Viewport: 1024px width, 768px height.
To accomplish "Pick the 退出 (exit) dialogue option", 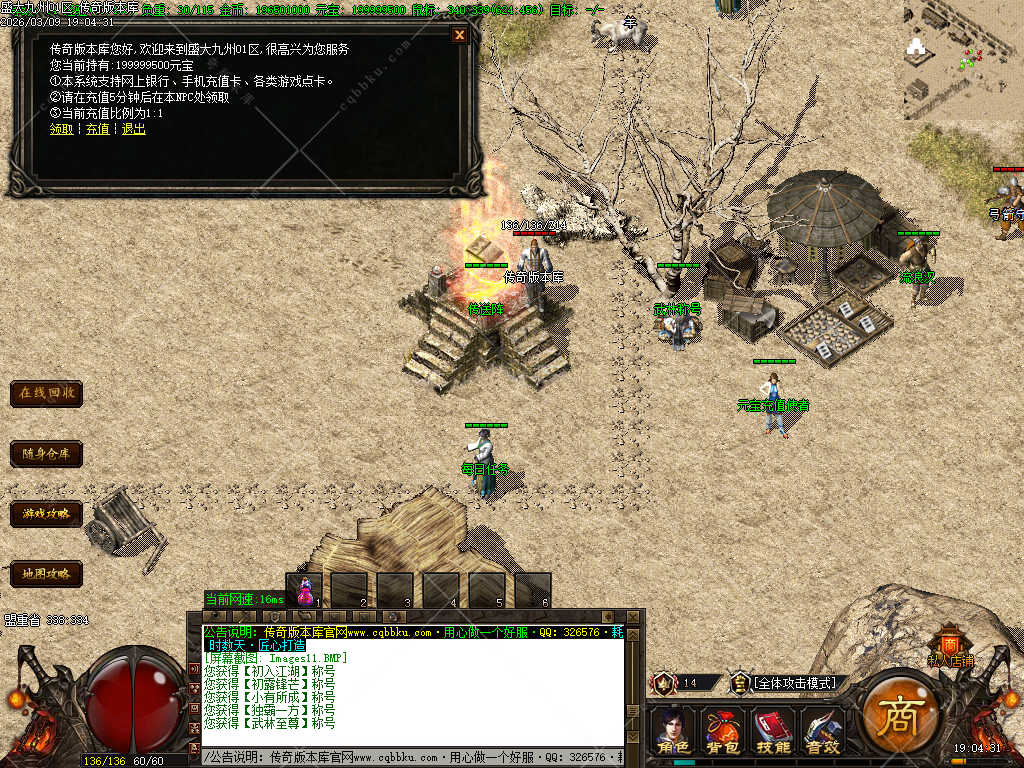I will click(134, 129).
